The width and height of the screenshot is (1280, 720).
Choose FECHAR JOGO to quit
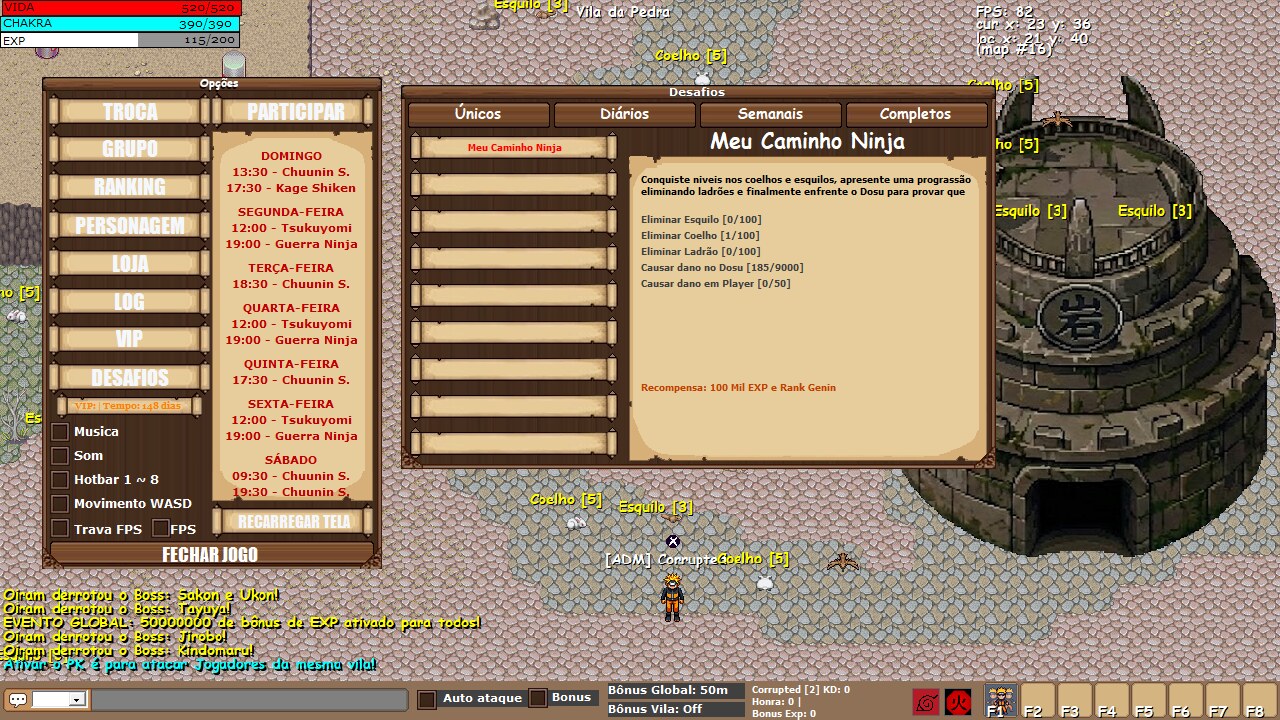pos(210,555)
